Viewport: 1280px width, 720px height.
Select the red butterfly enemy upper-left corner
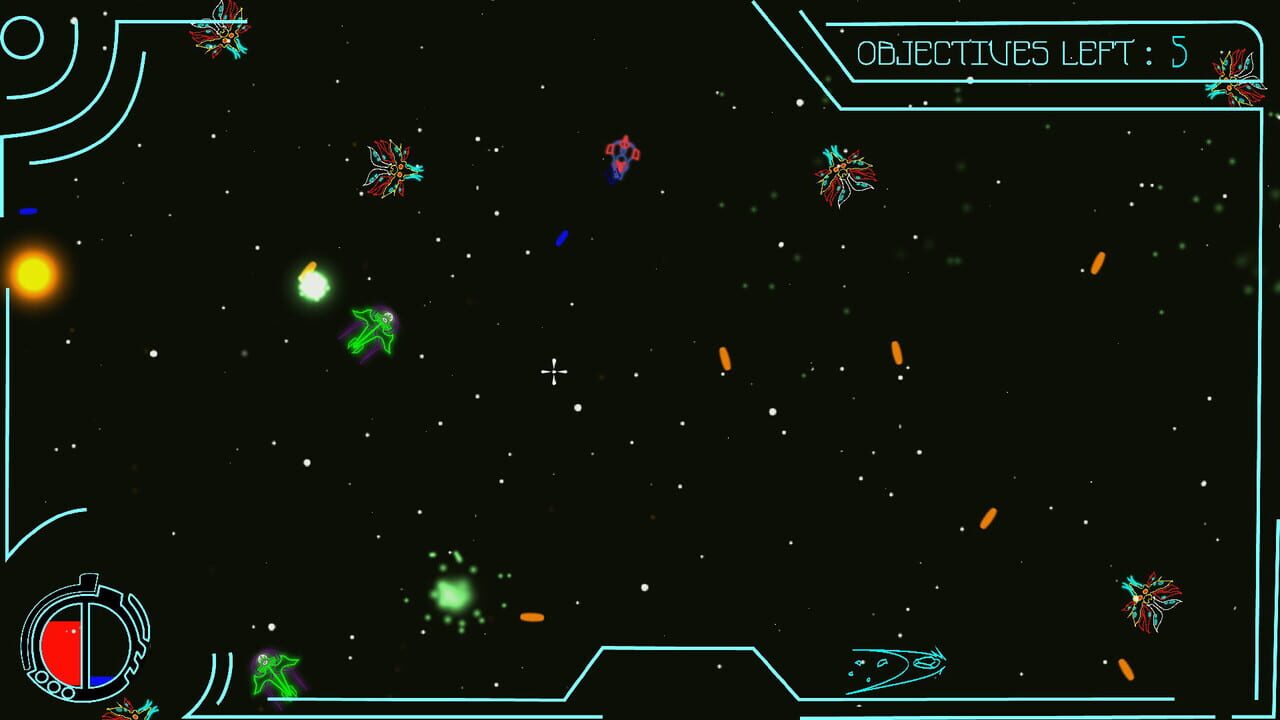point(220,35)
